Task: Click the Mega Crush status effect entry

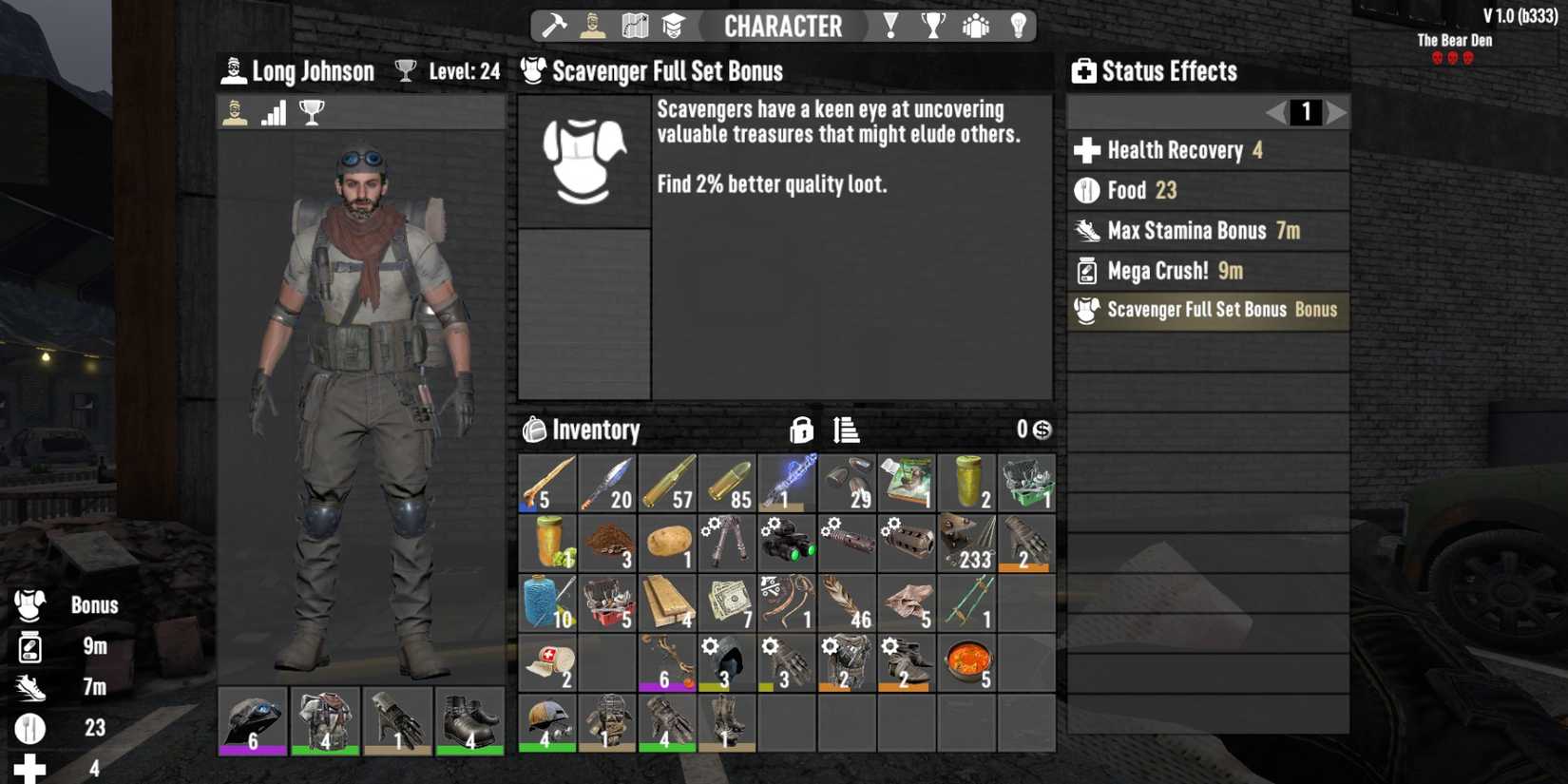Action: pos(1207,270)
